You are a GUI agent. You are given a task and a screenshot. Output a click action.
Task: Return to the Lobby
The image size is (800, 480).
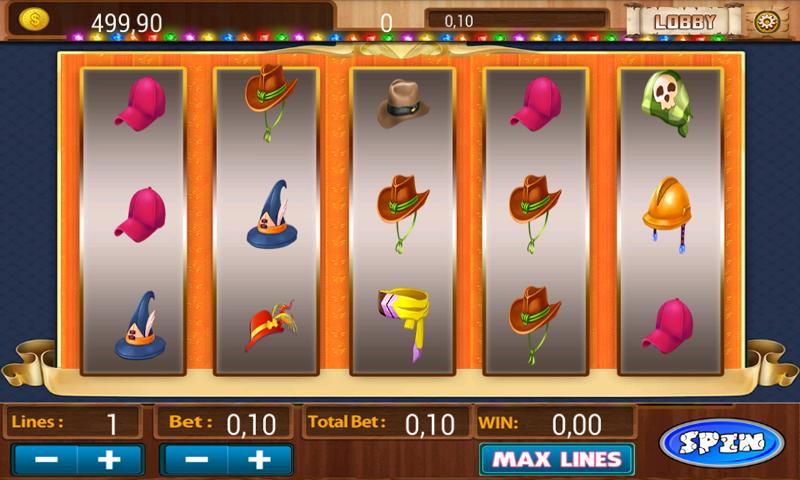(684, 20)
